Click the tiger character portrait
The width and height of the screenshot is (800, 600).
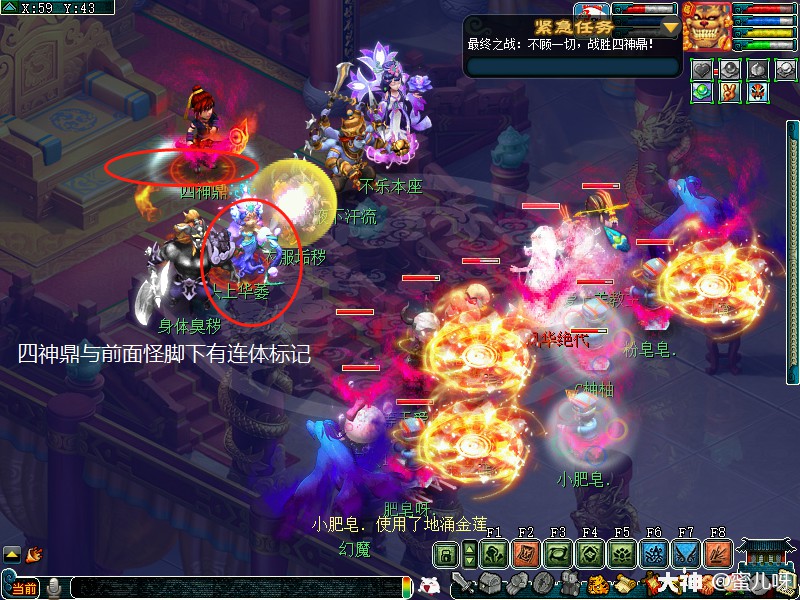707,27
